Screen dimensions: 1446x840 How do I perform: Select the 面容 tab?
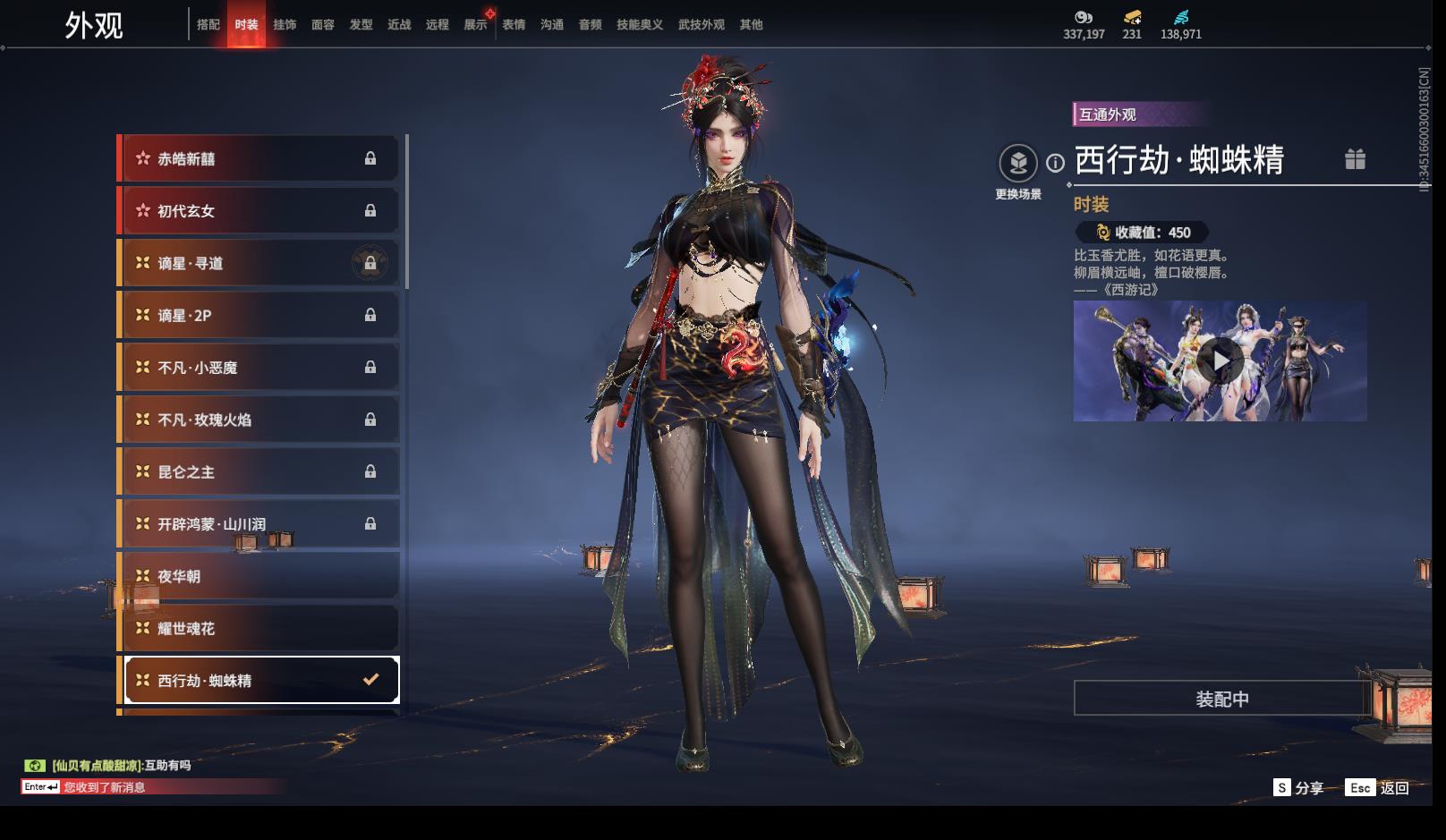[x=323, y=25]
